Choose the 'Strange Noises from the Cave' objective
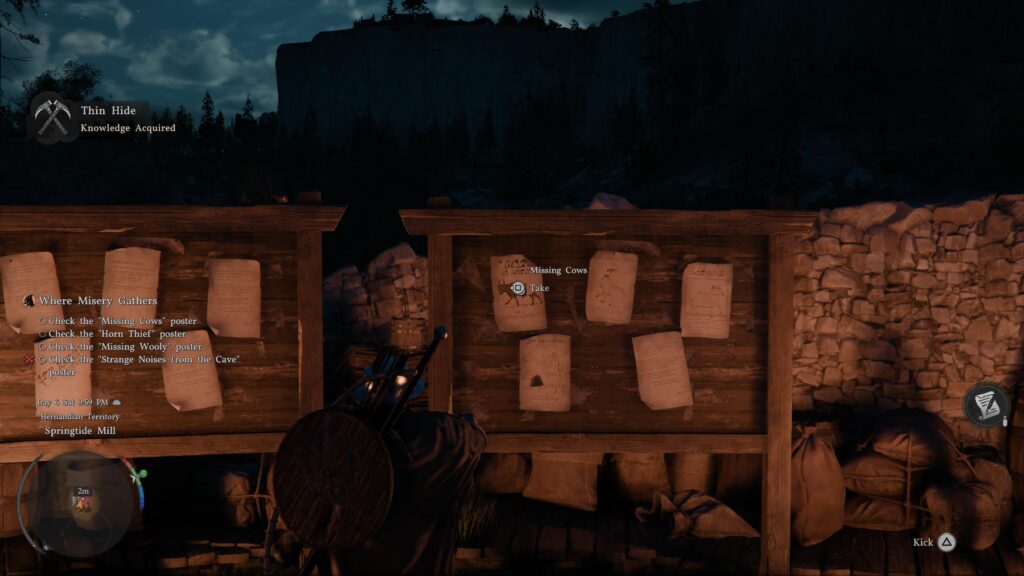Viewport: 1024px width, 576px height. click(144, 359)
